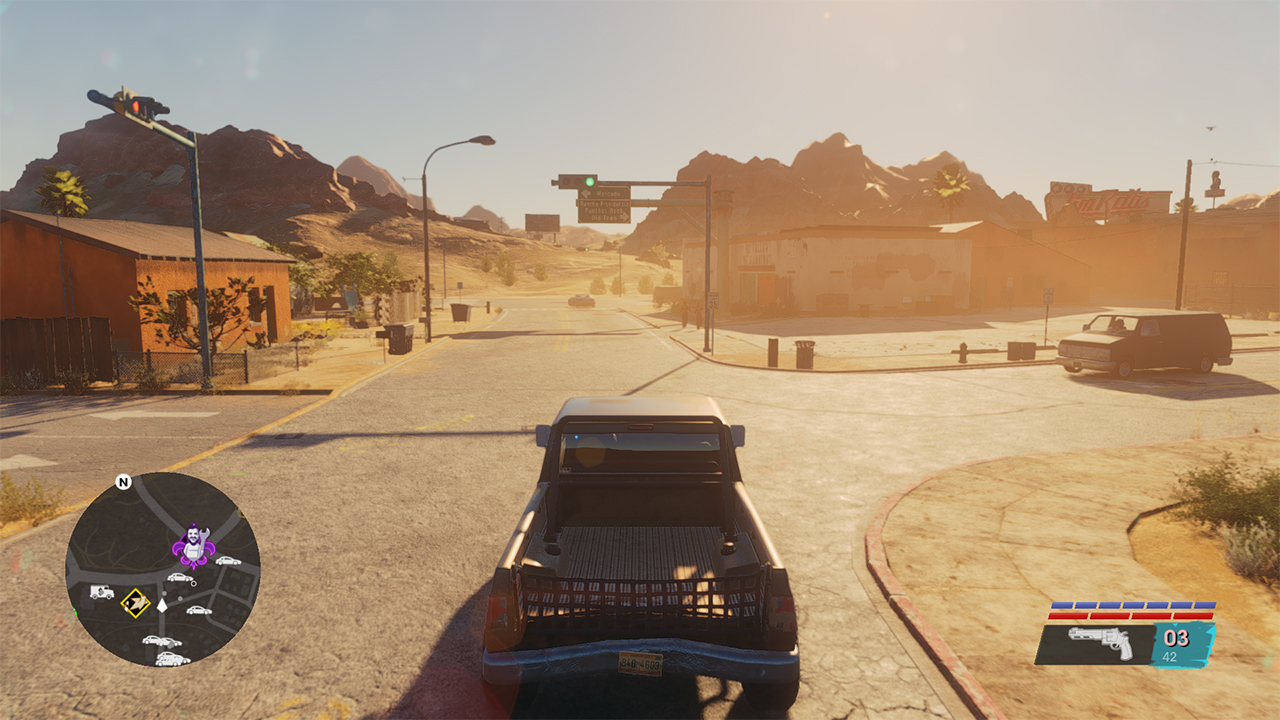The width and height of the screenshot is (1280, 720).
Task: Select the yellow diamond mission marker
Action: point(135,603)
